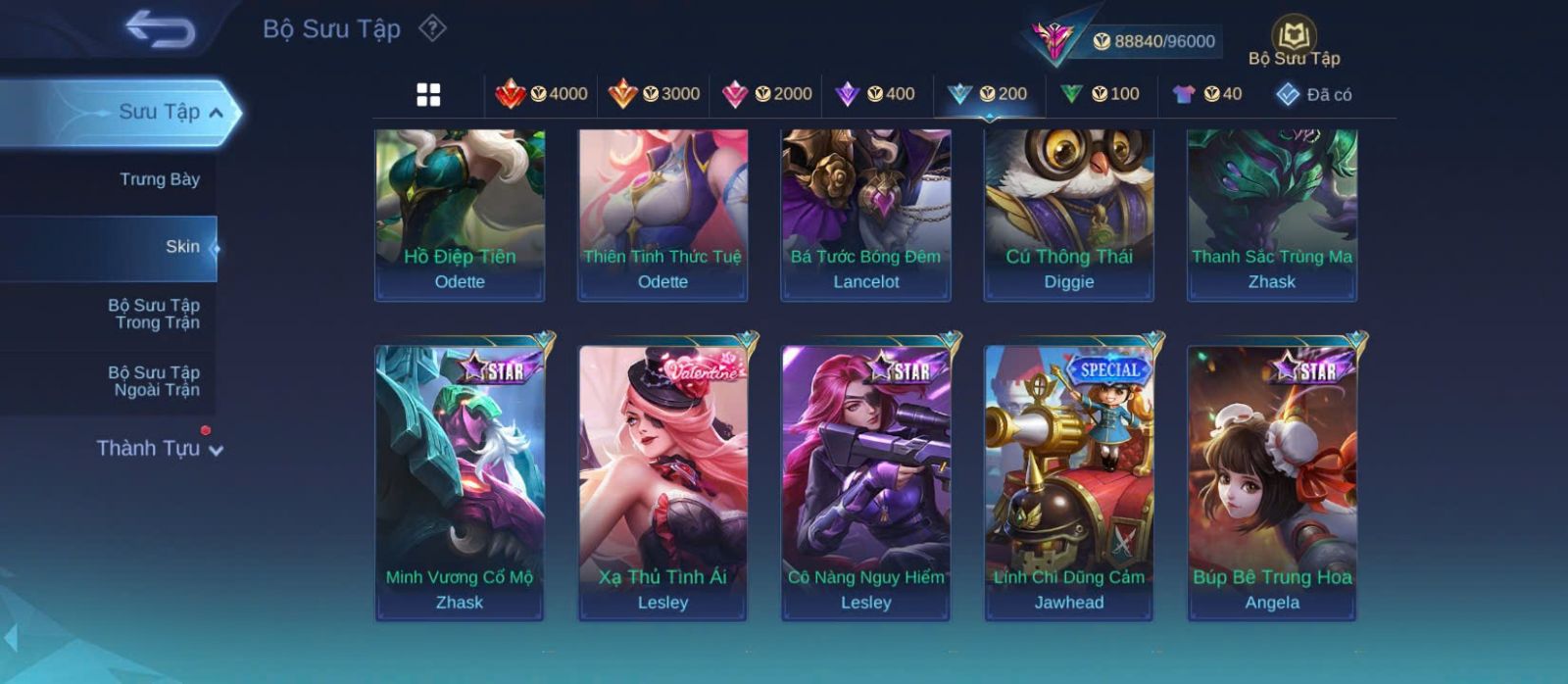
Task: Switch to the 40 point shirt tier
Action: [x=1206, y=94]
